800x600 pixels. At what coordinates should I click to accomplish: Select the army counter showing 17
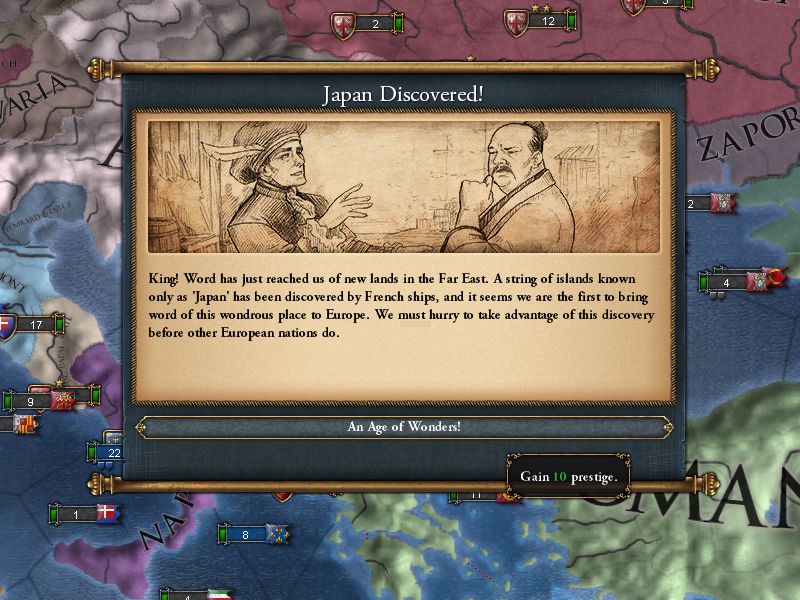coord(35,324)
